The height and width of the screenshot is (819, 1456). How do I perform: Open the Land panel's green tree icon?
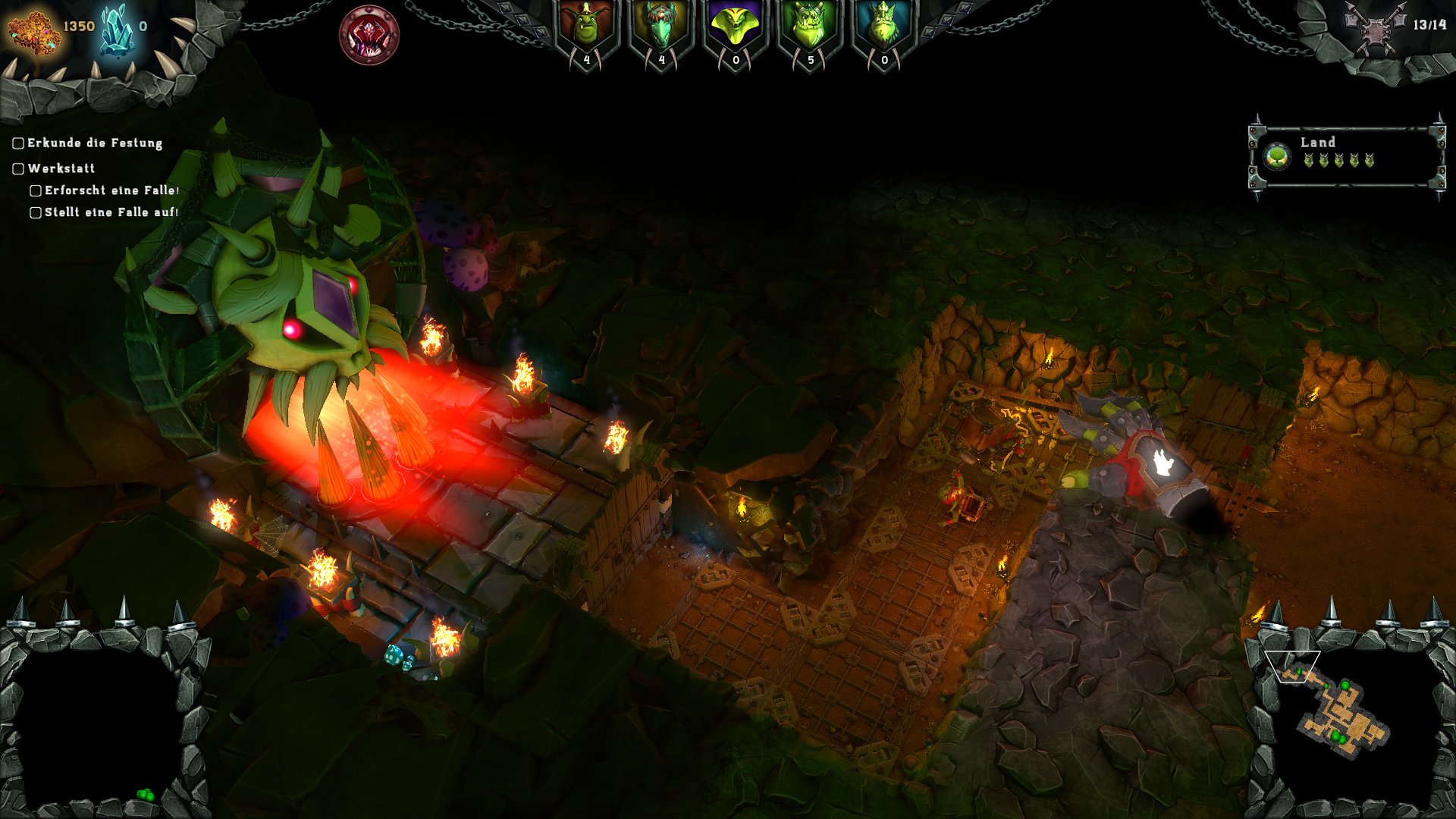click(1278, 157)
